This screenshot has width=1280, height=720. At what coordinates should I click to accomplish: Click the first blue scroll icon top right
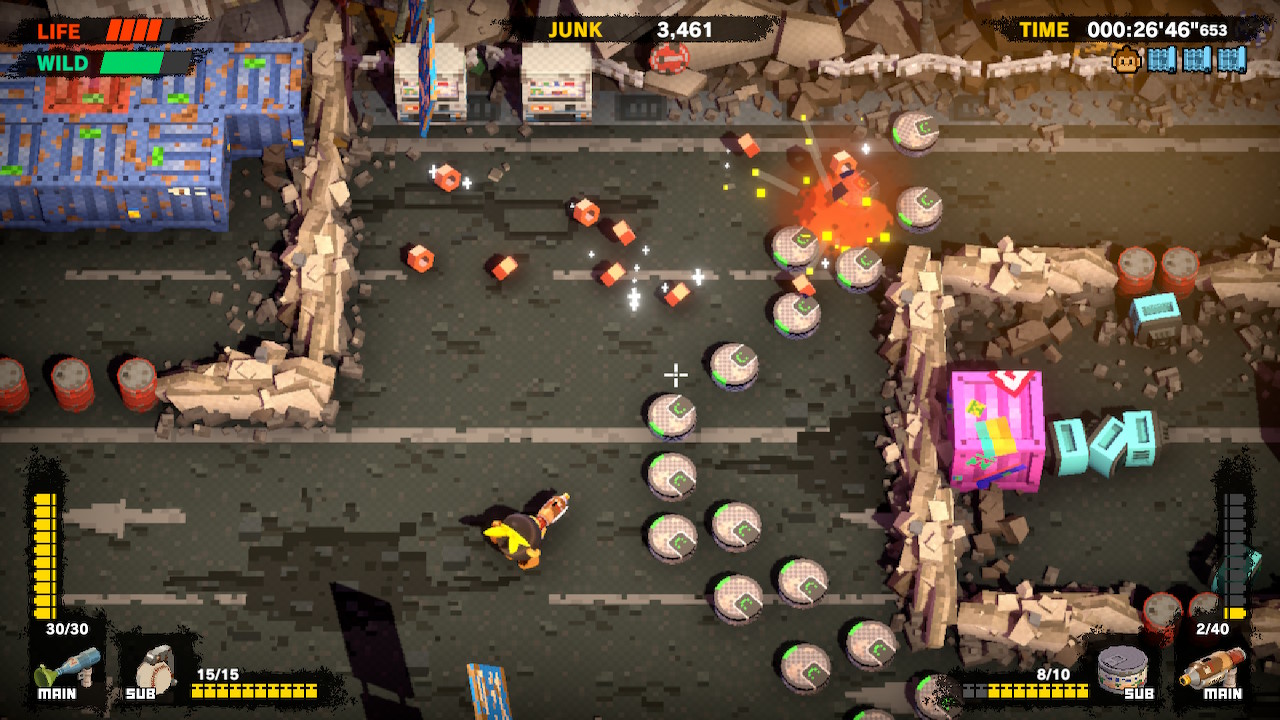(x=1163, y=60)
